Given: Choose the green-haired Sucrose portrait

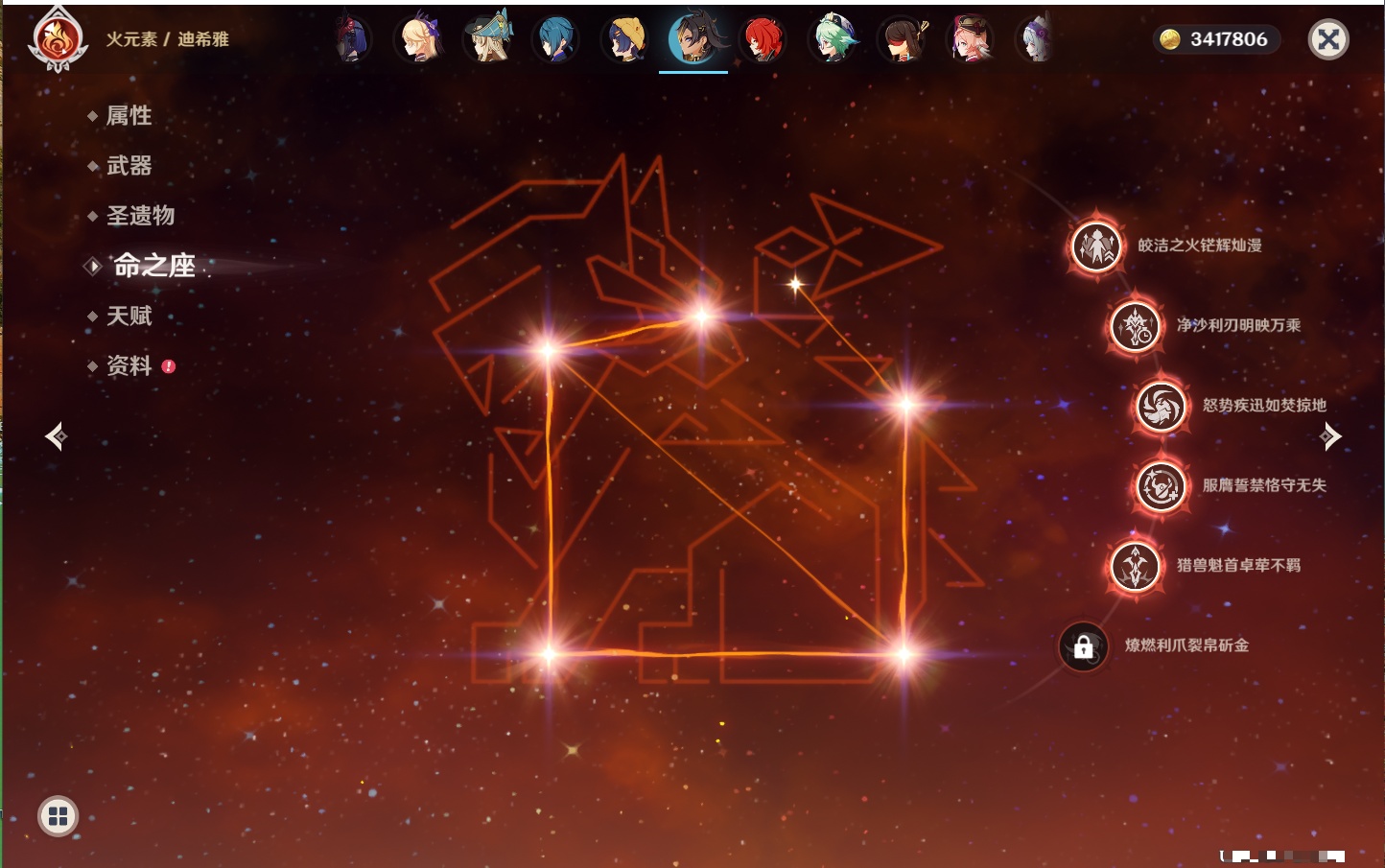Looking at the screenshot, I should 833,39.
